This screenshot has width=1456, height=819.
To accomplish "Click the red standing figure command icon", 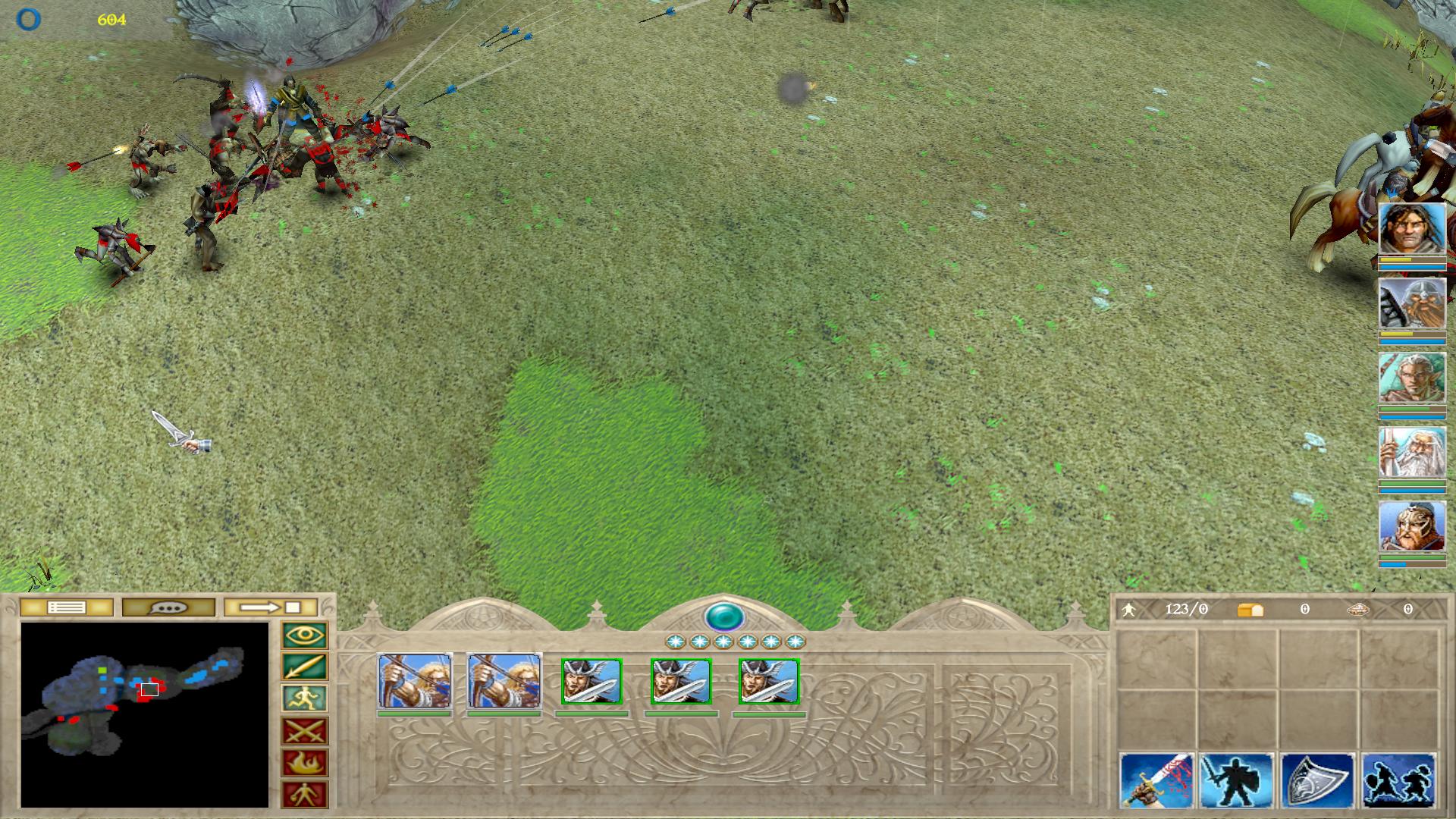I will (305, 795).
